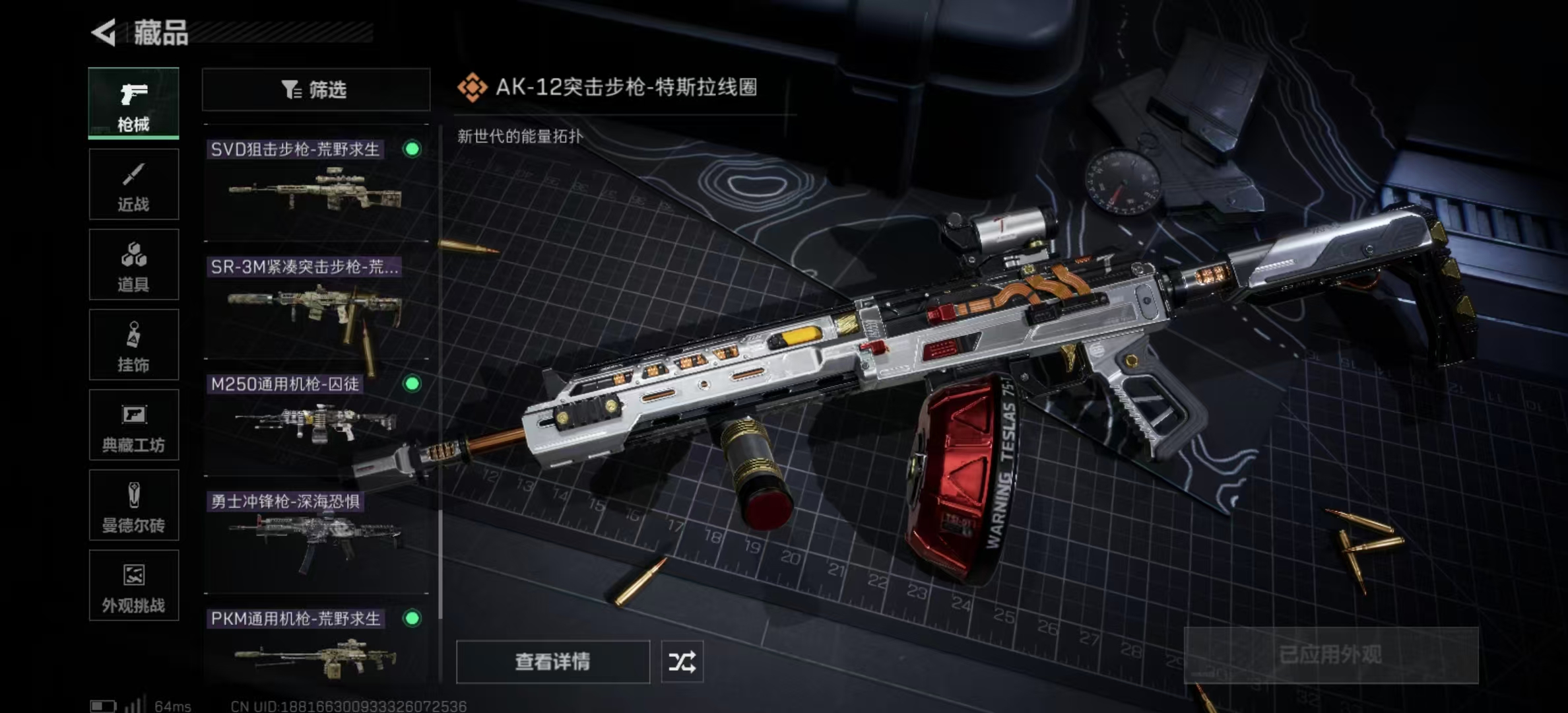Image resolution: width=1568 pixels, height=713 pixels.
Task: Switch to the 曼德尔砖 tab
Action: point(133,505)
